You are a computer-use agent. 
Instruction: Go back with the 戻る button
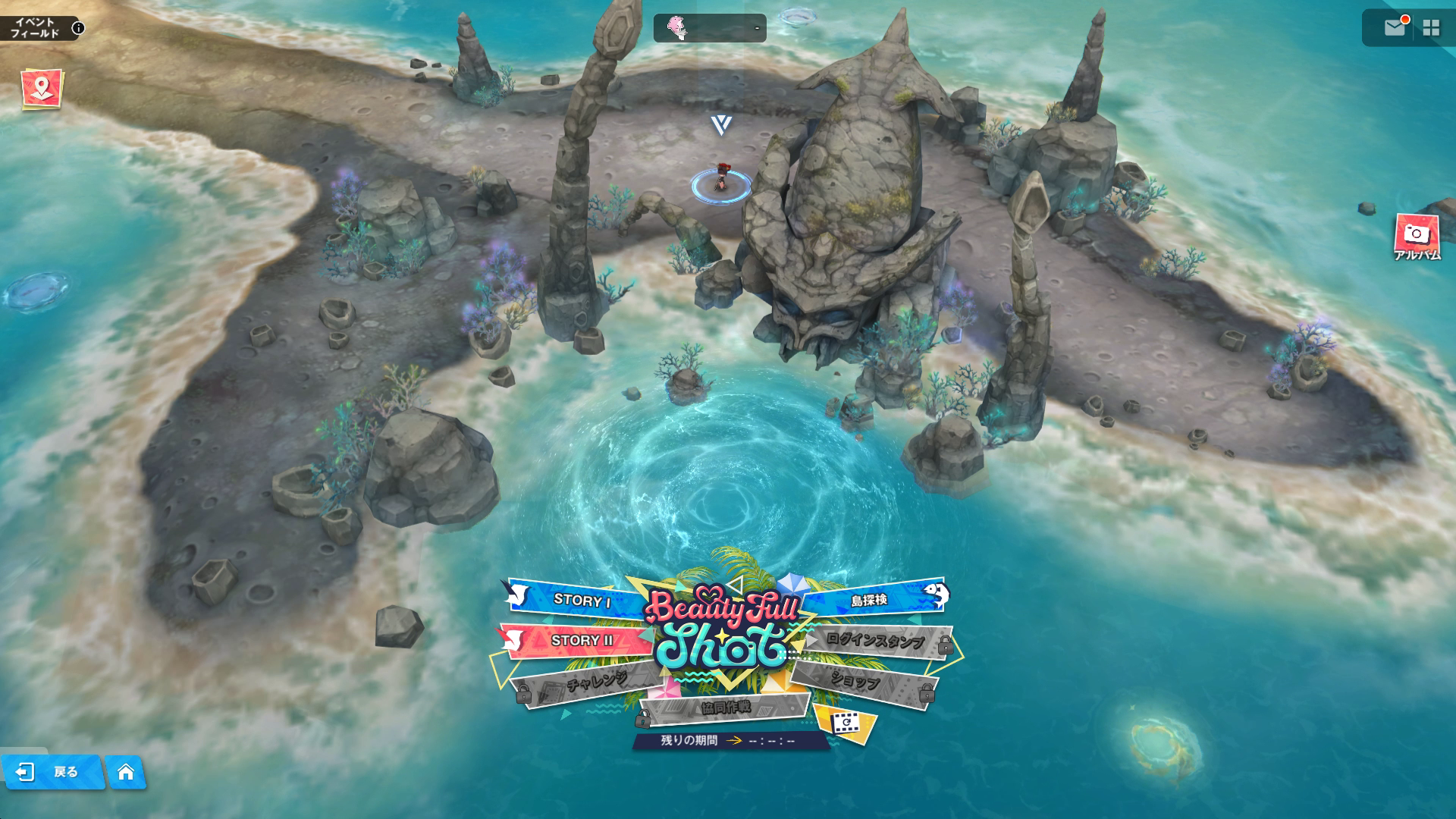(52, 772)
